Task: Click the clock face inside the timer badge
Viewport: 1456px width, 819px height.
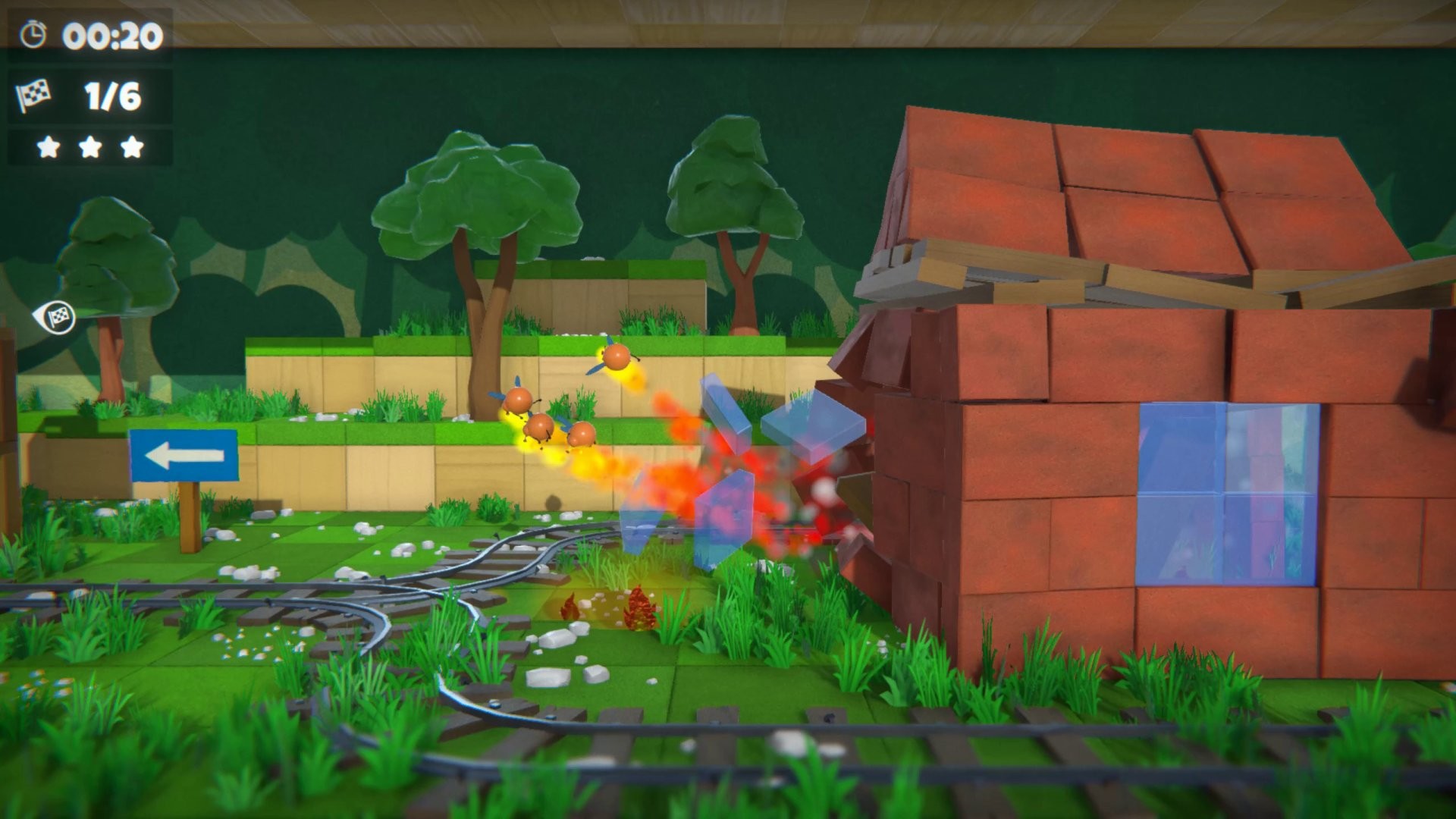Action: tap(32, 33)
